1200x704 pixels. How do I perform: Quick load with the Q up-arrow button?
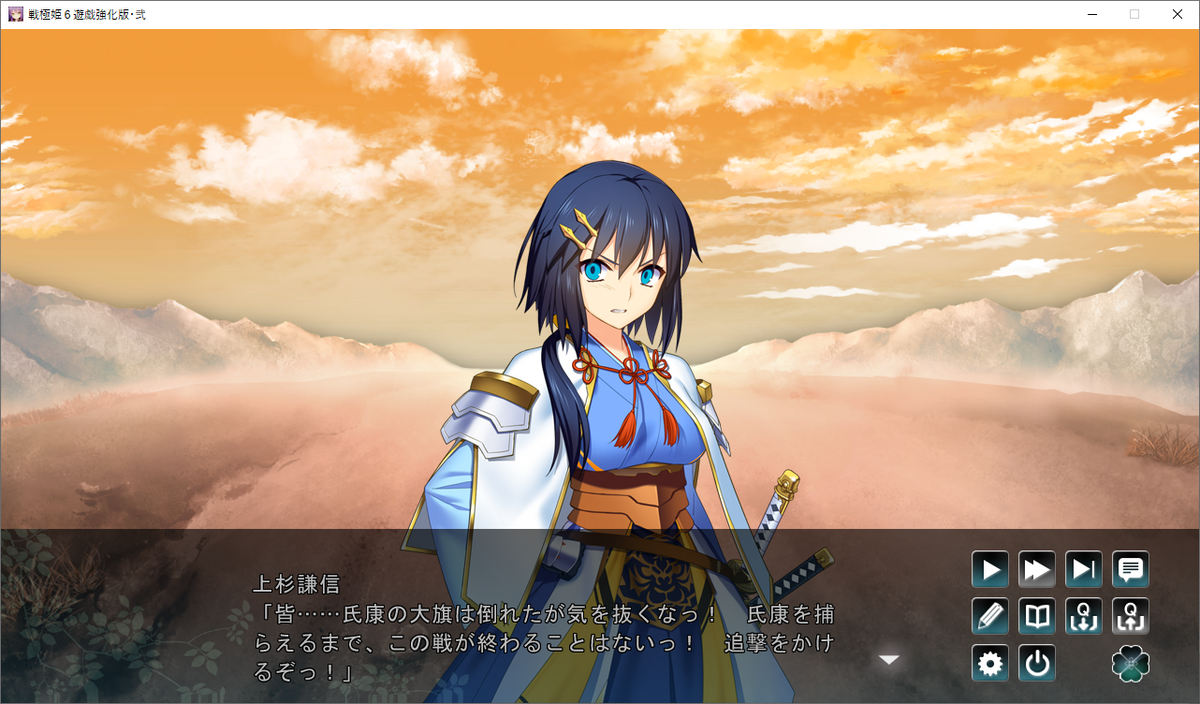coord(1131,616)
